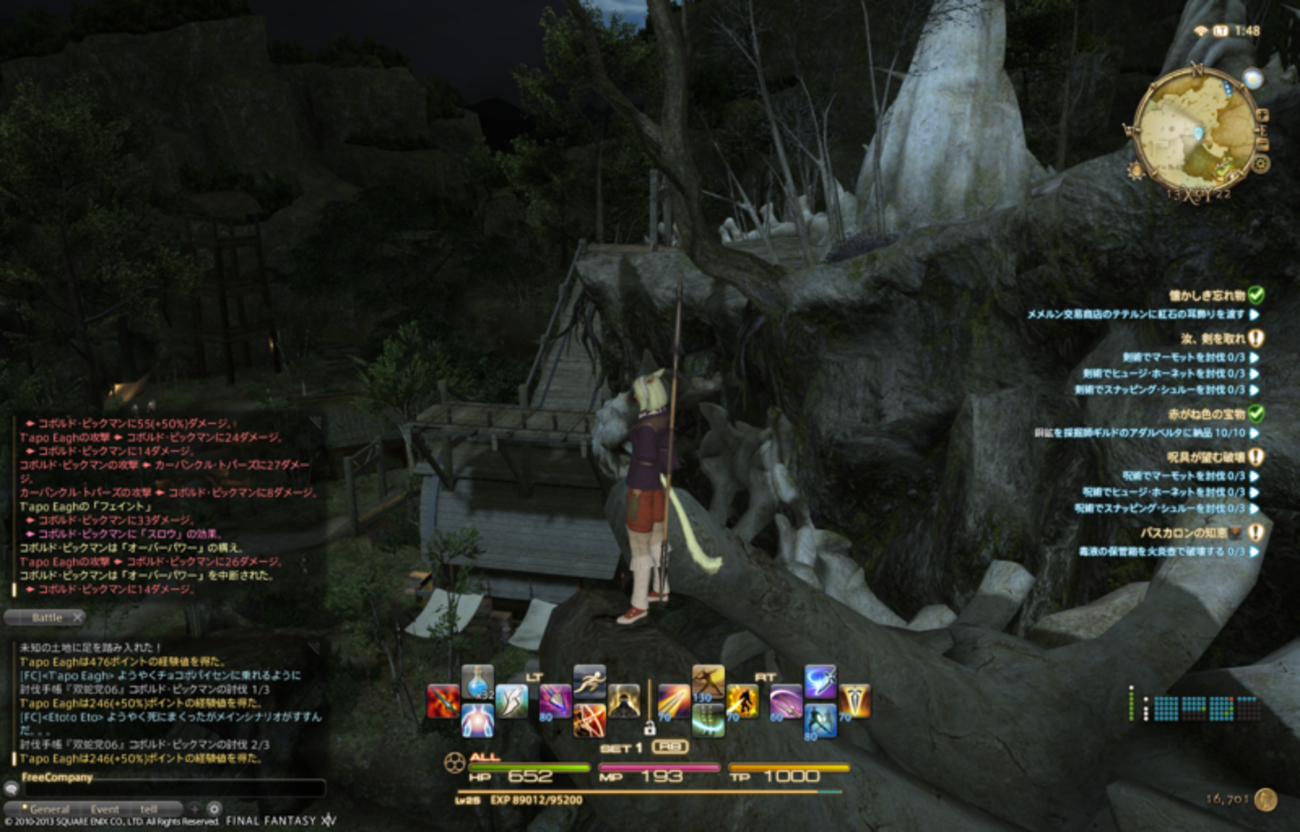Use the blue potion hotbar item
Image resolution: width=1300 pixels, height=832 pixels.
tap(477, 682)
